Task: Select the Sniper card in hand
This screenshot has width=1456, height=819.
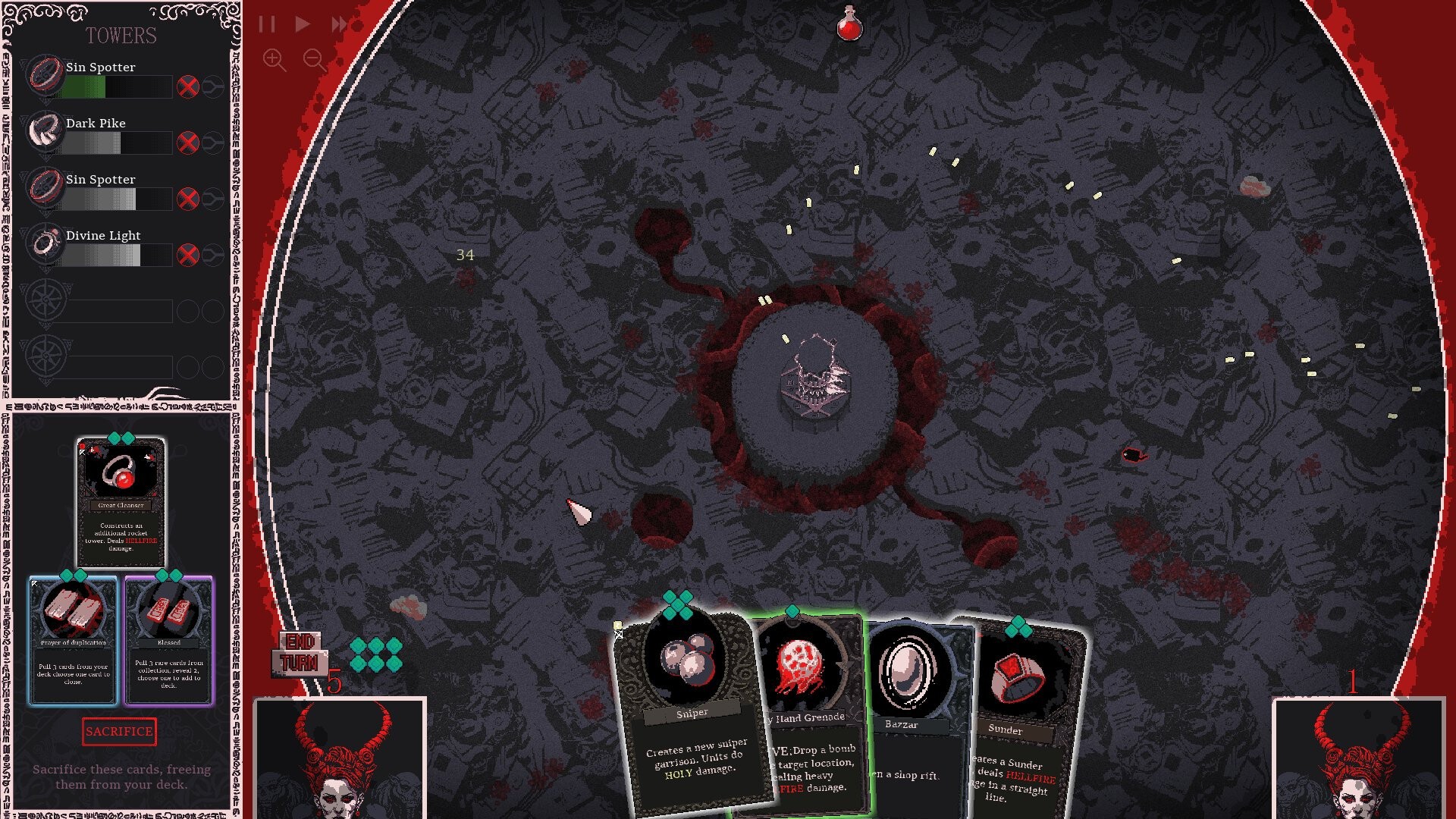Action: click(690, 713)
